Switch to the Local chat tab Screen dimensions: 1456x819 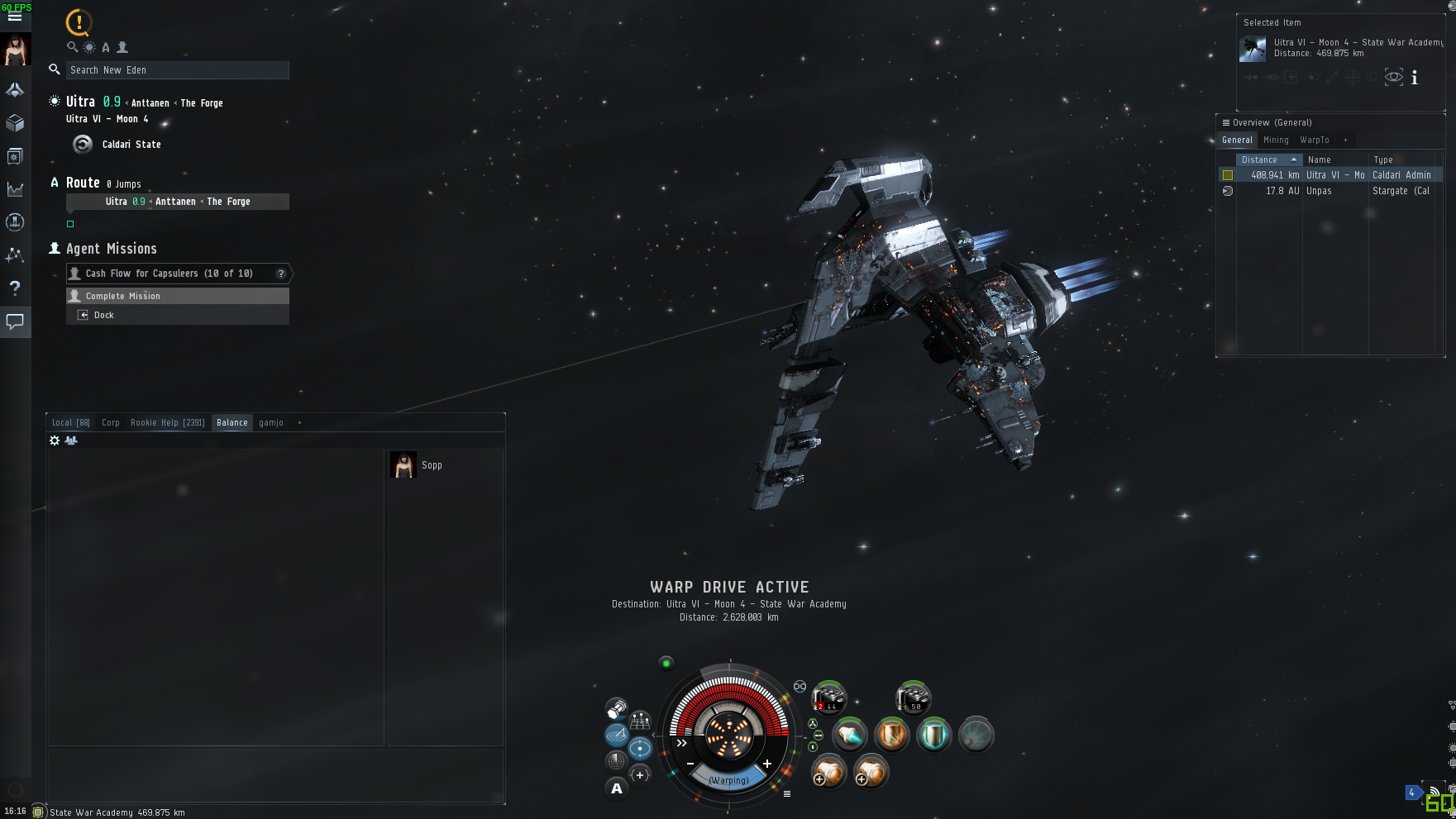[x=70, y=423]
